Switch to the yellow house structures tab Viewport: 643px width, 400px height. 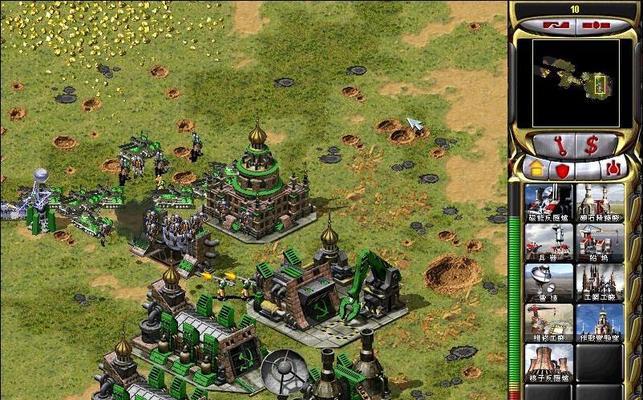click(536, 169)
